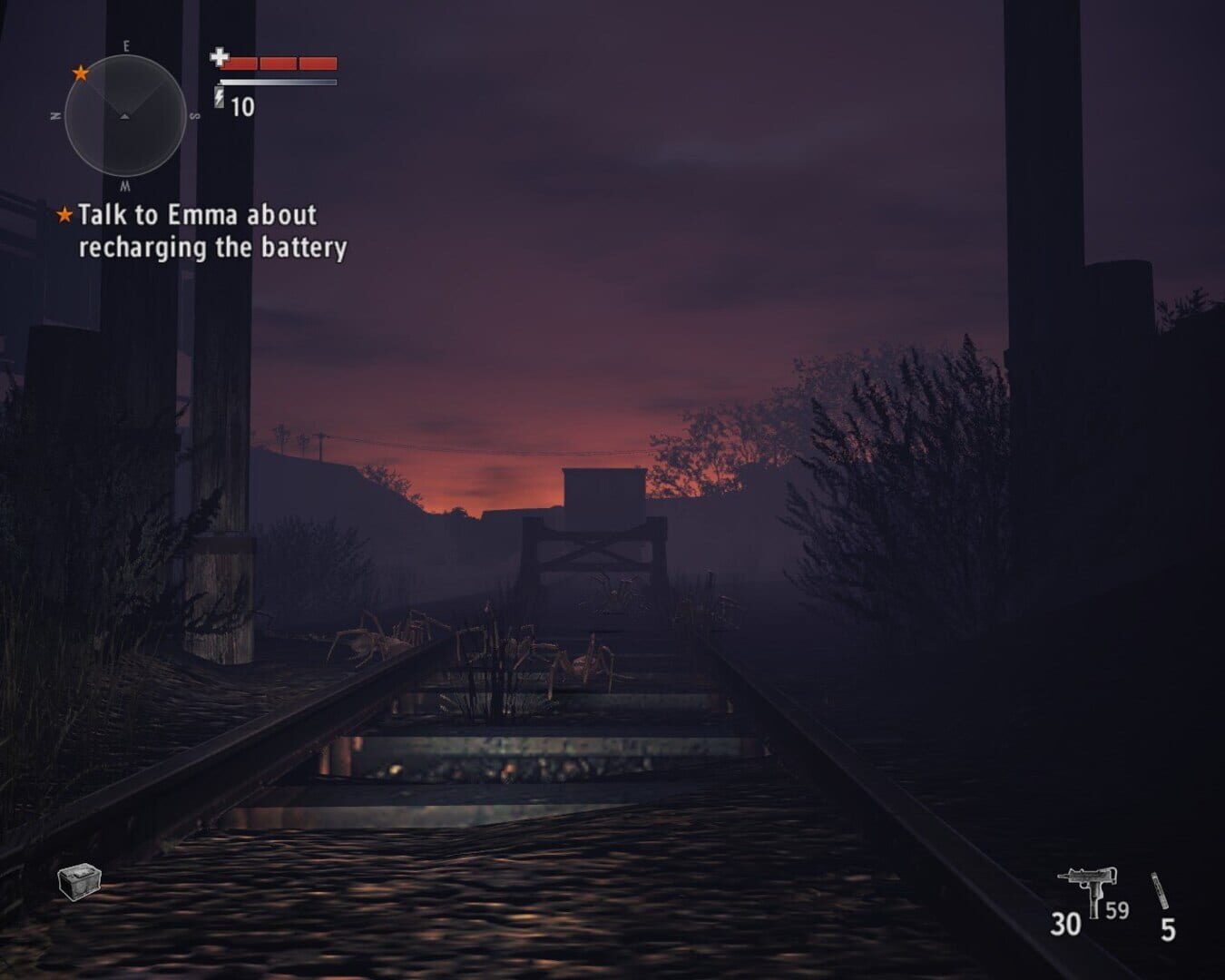The width and height of the screenshot is (1225, 980).
Task: Click the orange objective star on the compass
Action: tap(80, 73)
